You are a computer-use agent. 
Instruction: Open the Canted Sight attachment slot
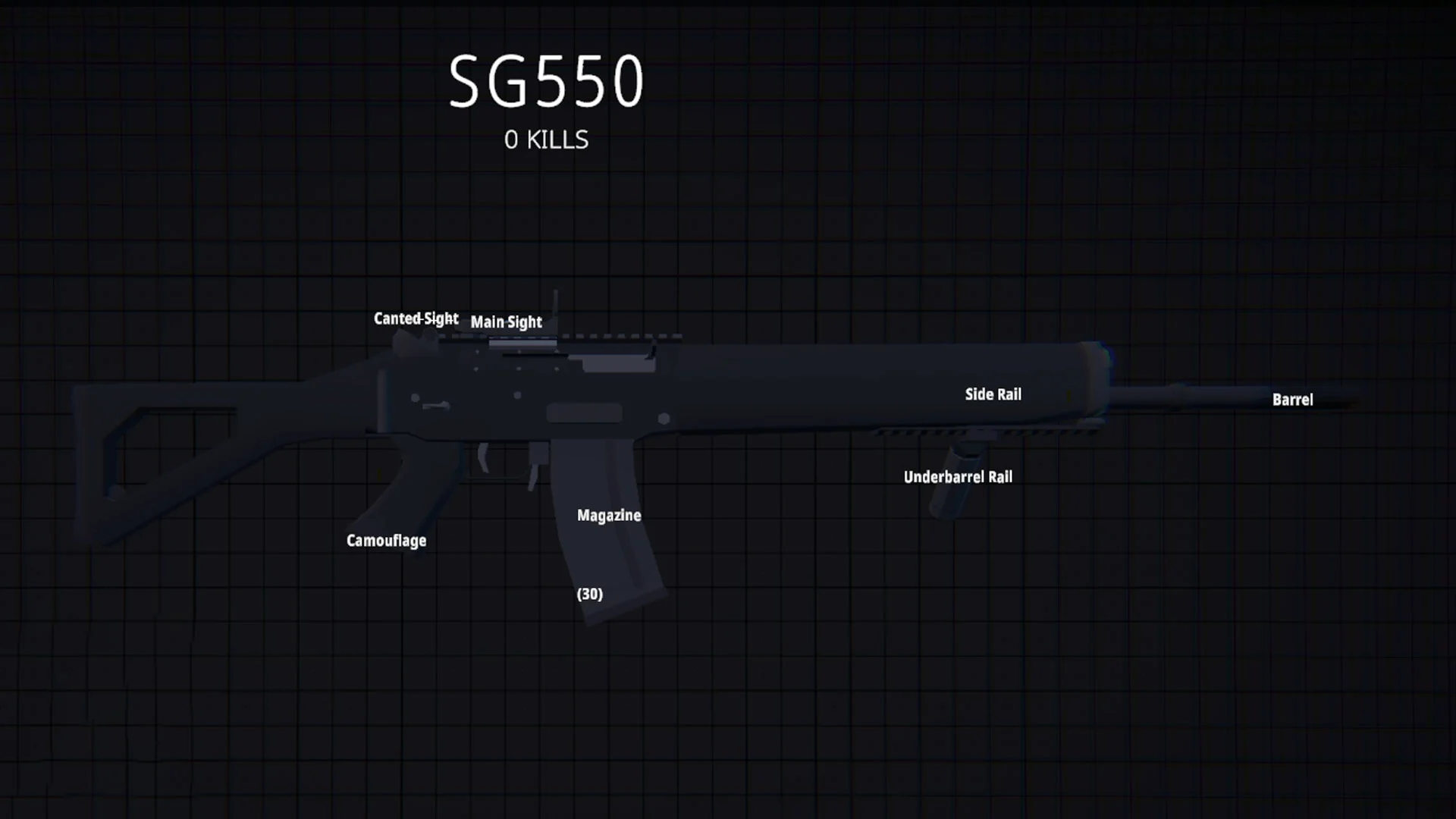pyautogui.click(x=414, y=318)
